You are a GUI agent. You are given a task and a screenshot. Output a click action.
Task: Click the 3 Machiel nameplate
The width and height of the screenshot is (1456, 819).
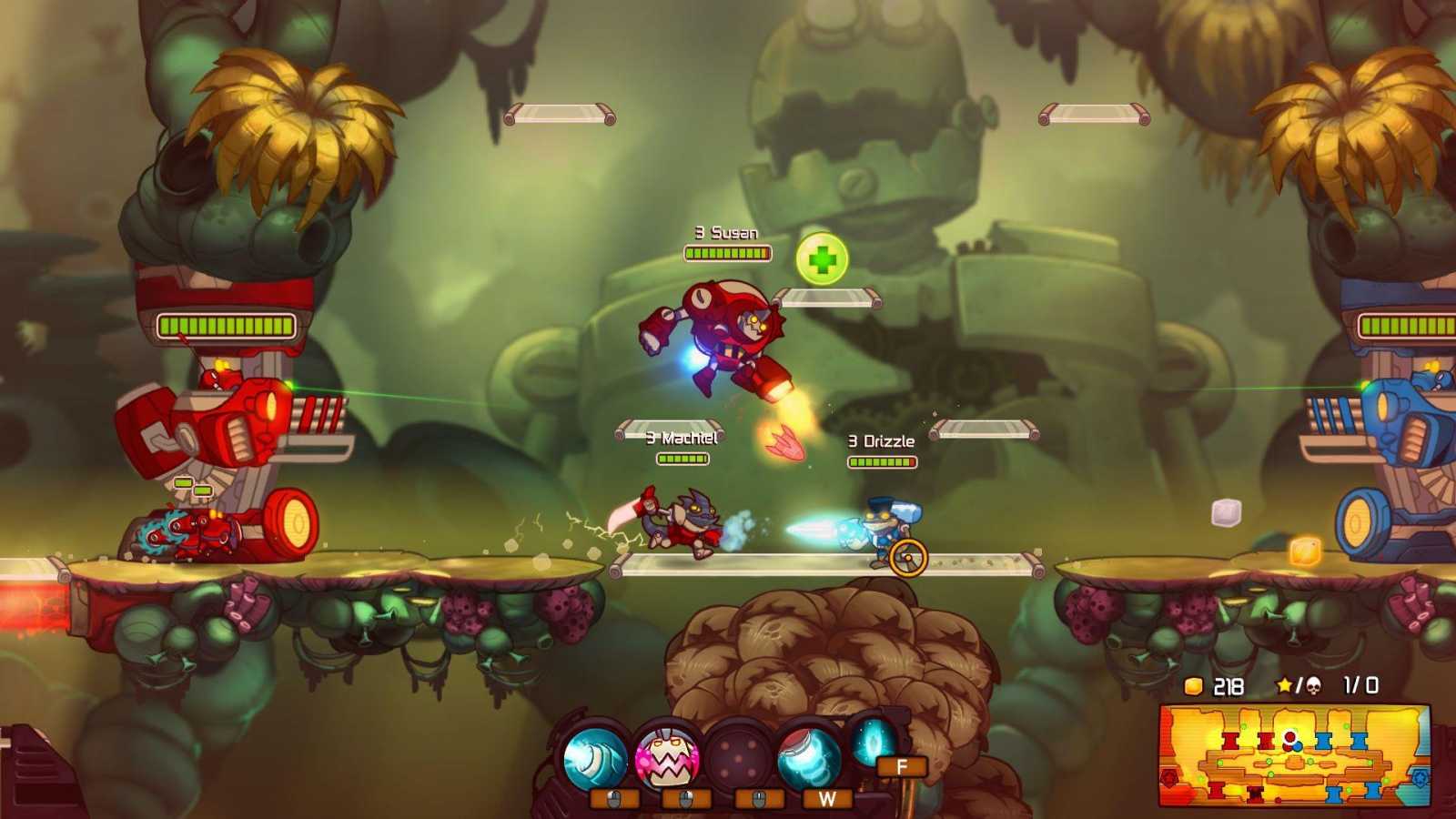click(x=681, y=438)
